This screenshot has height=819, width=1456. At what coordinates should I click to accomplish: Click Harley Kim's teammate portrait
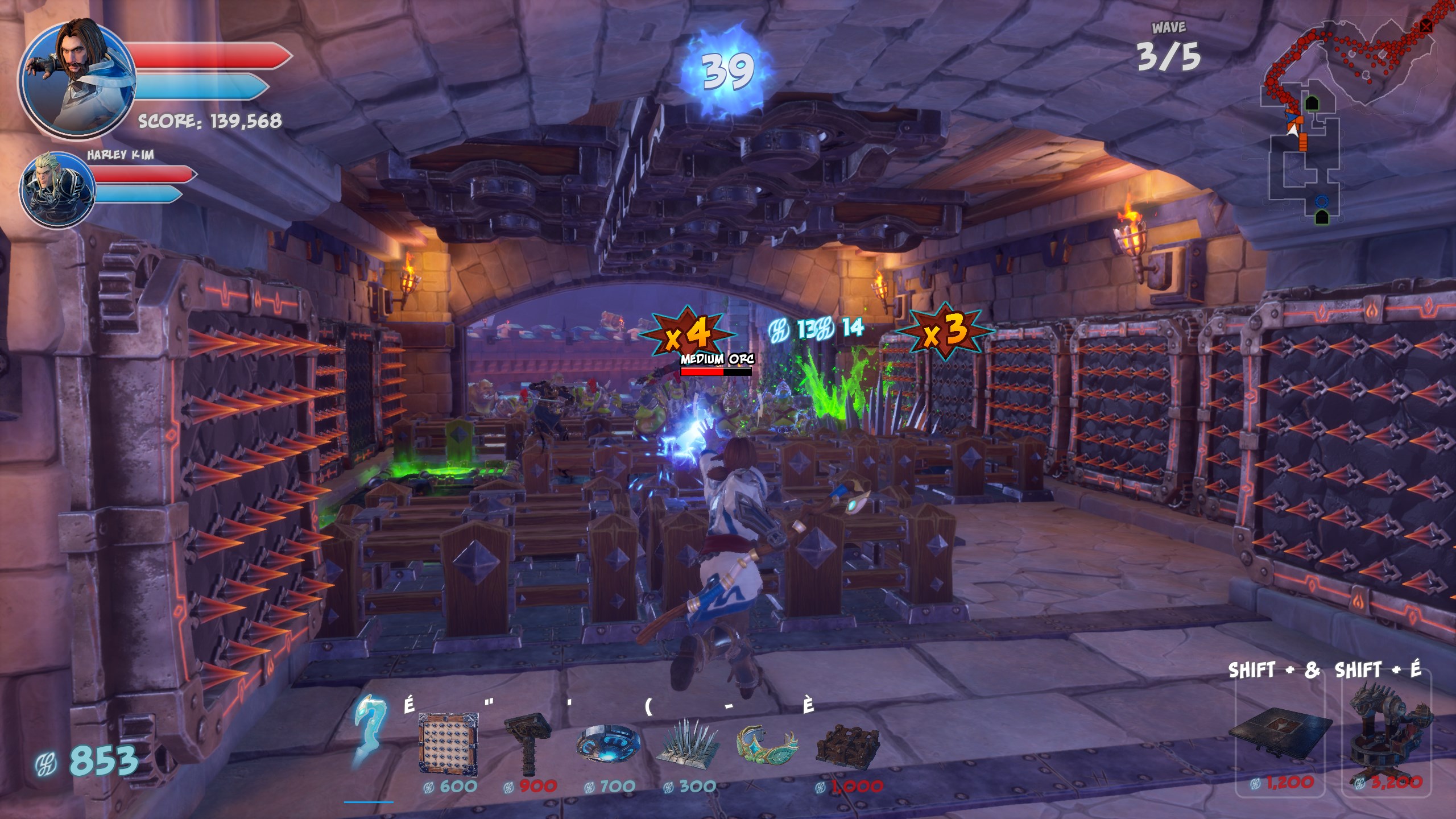[57, 189]
